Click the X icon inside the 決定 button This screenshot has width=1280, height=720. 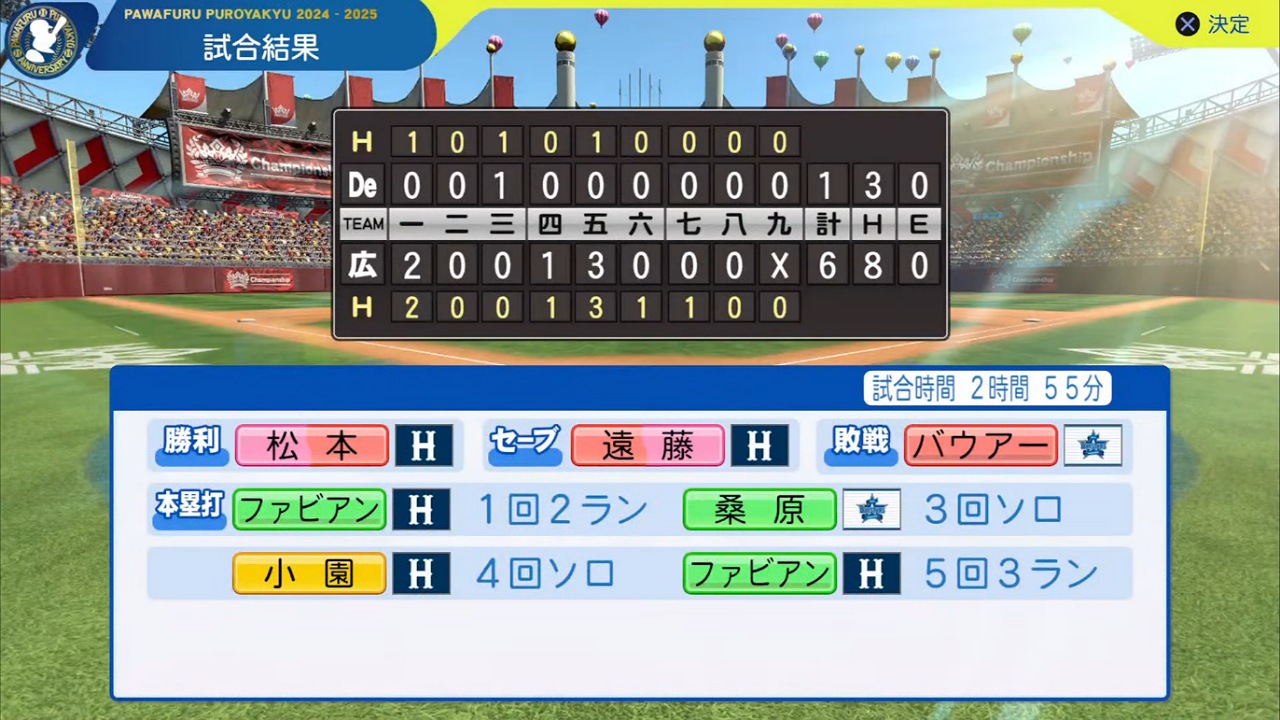tap(1187, 25)
